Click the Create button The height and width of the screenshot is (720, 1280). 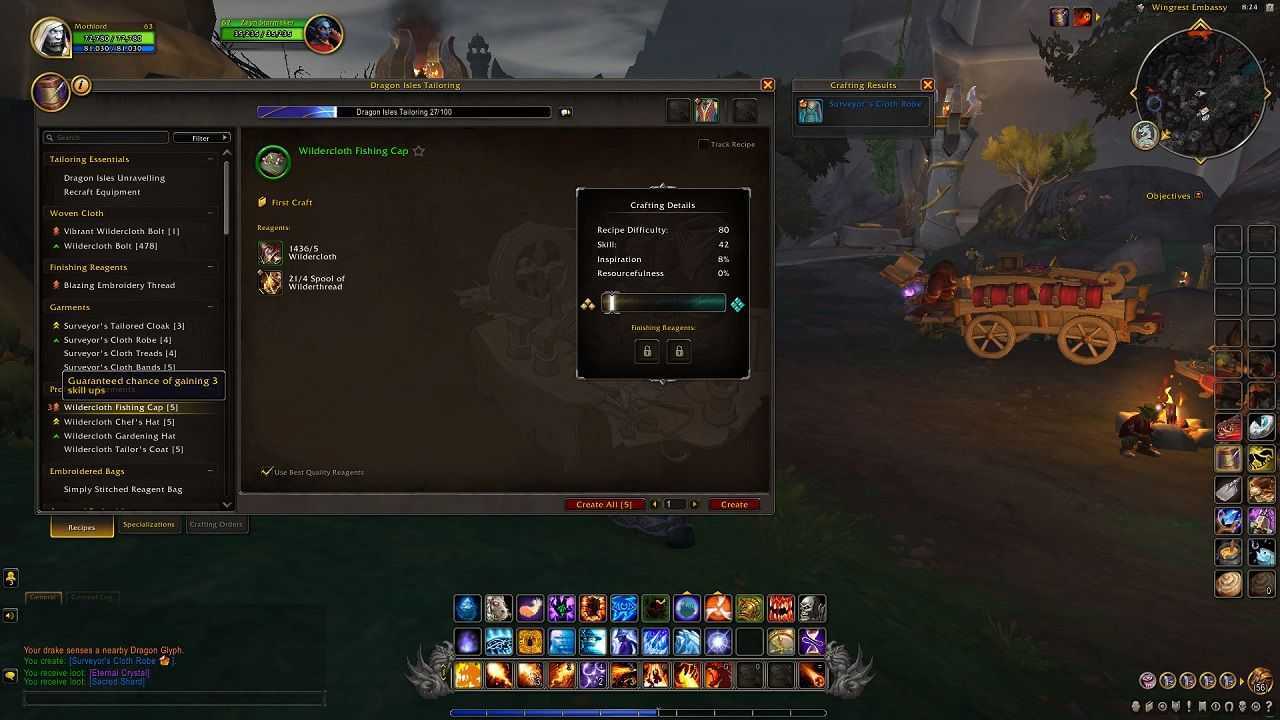pyautogui.click(x=734, y=504)
